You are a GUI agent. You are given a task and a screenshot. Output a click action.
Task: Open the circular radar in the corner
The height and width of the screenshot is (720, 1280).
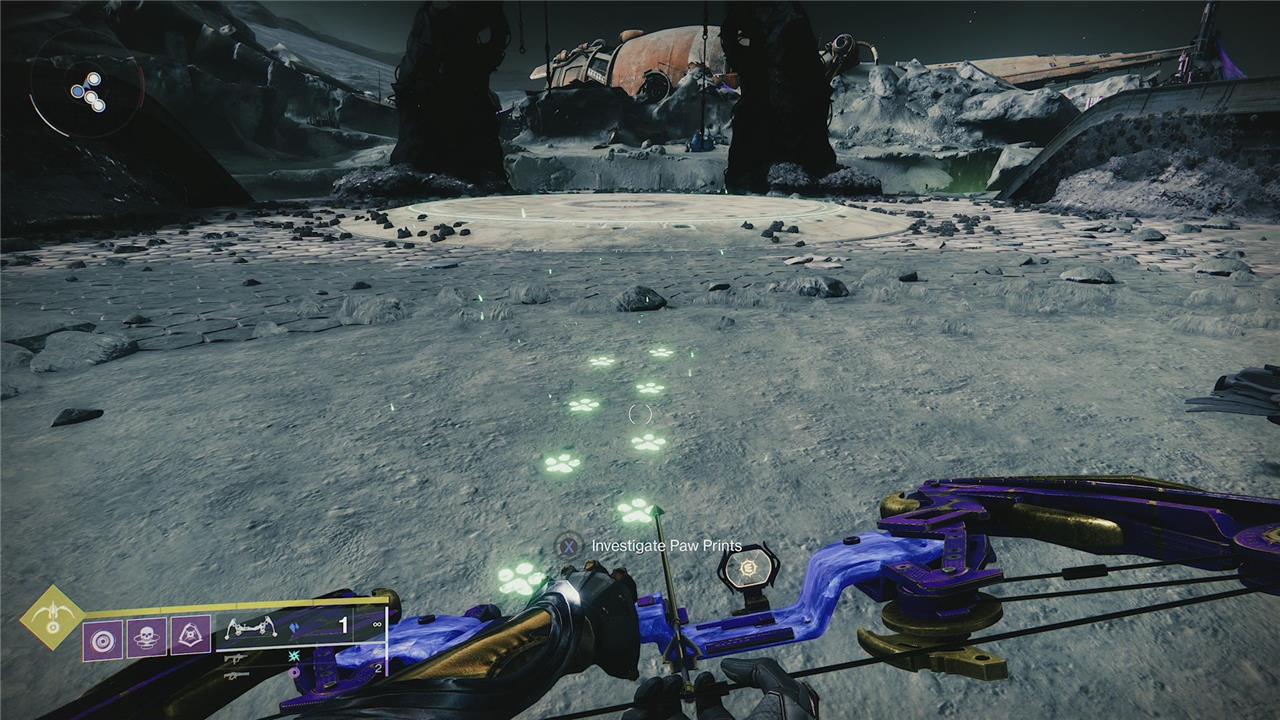pyautogui.click(x=87, y=92)
